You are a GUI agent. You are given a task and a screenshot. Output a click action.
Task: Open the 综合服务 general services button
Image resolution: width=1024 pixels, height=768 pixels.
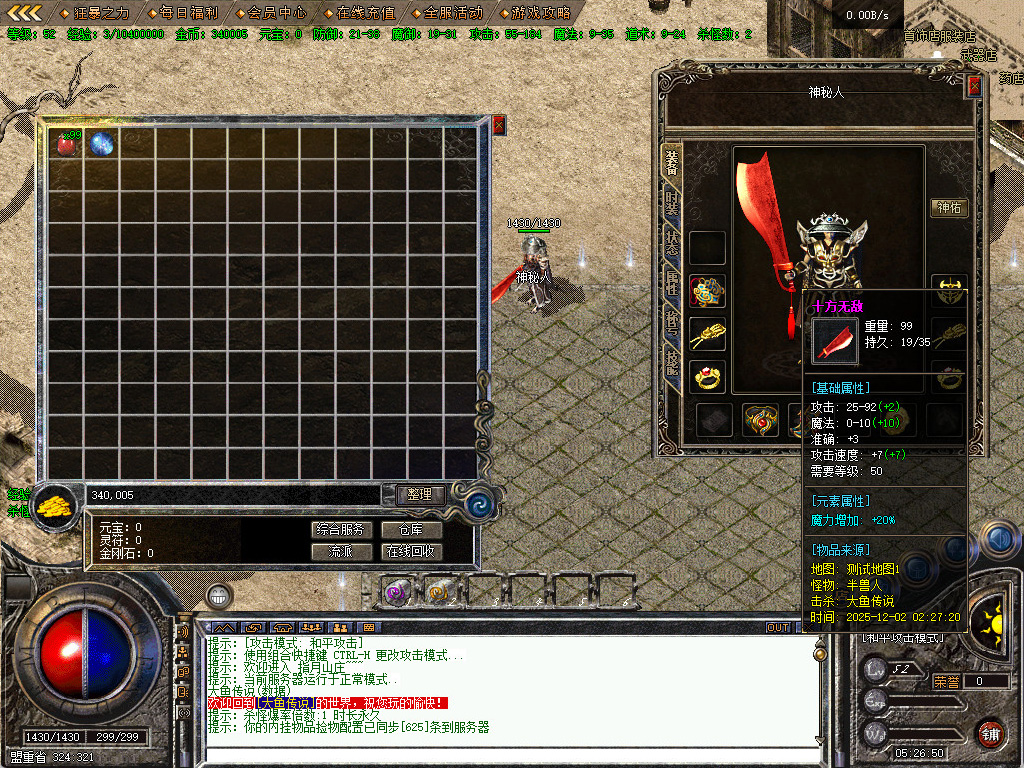click(x=342, y=529)
